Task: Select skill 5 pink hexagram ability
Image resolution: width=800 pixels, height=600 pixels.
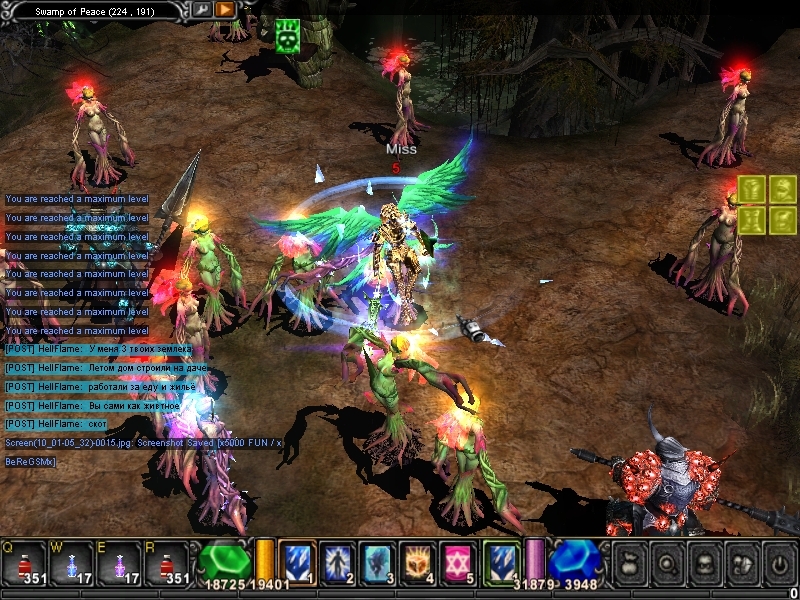Action: click(458, 562)
